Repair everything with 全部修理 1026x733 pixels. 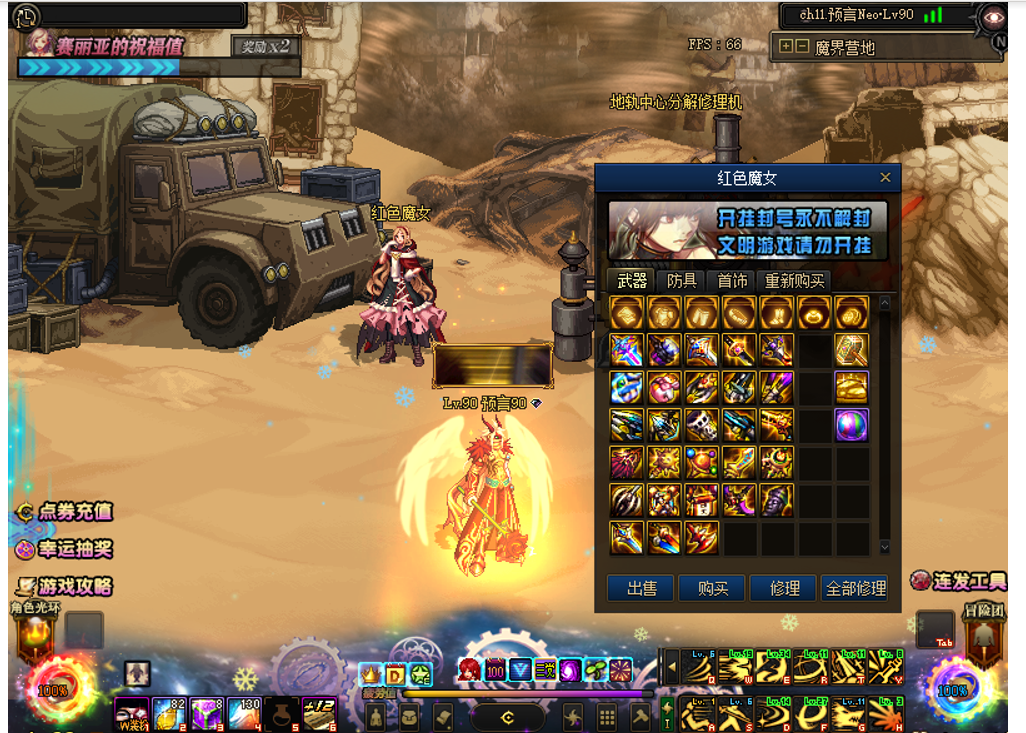(x=856, y=589)
